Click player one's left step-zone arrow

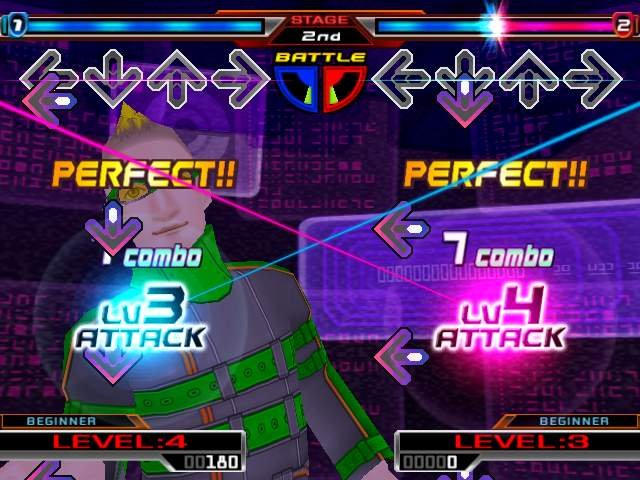tap(51, 77)
